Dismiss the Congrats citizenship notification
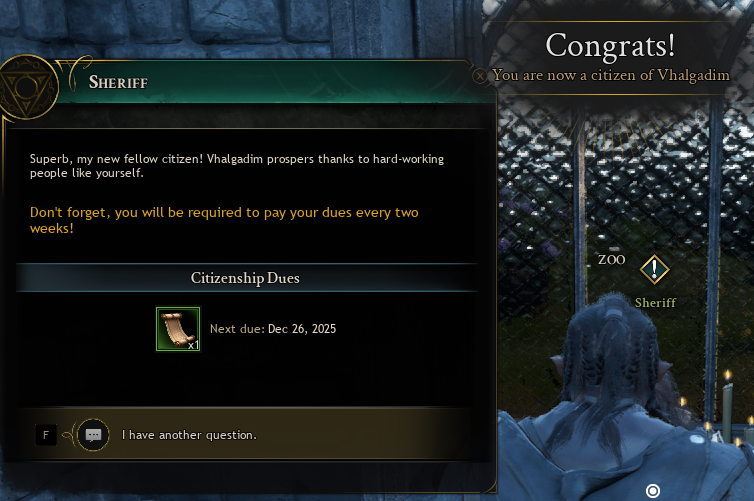This screenshot has height=501, width=754. [x=481, y=75]
